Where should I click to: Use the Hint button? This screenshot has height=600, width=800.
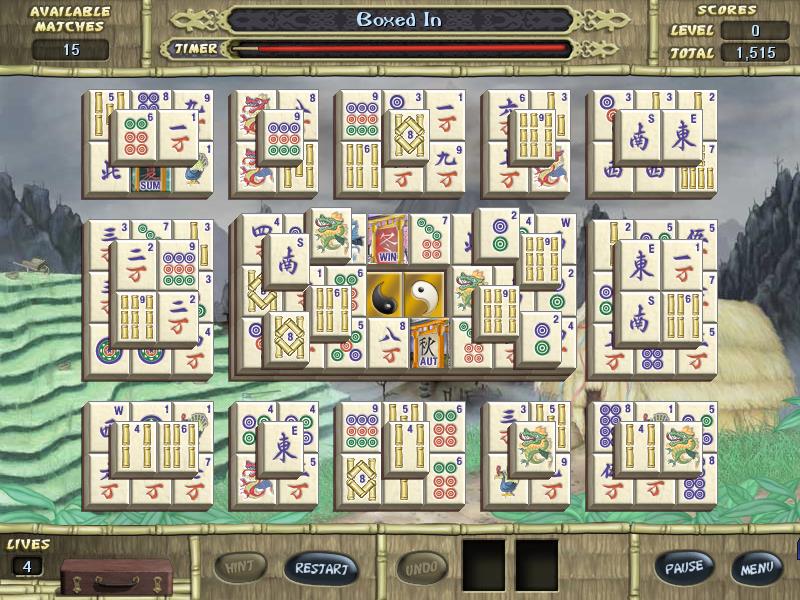click(x=239, y=568)
